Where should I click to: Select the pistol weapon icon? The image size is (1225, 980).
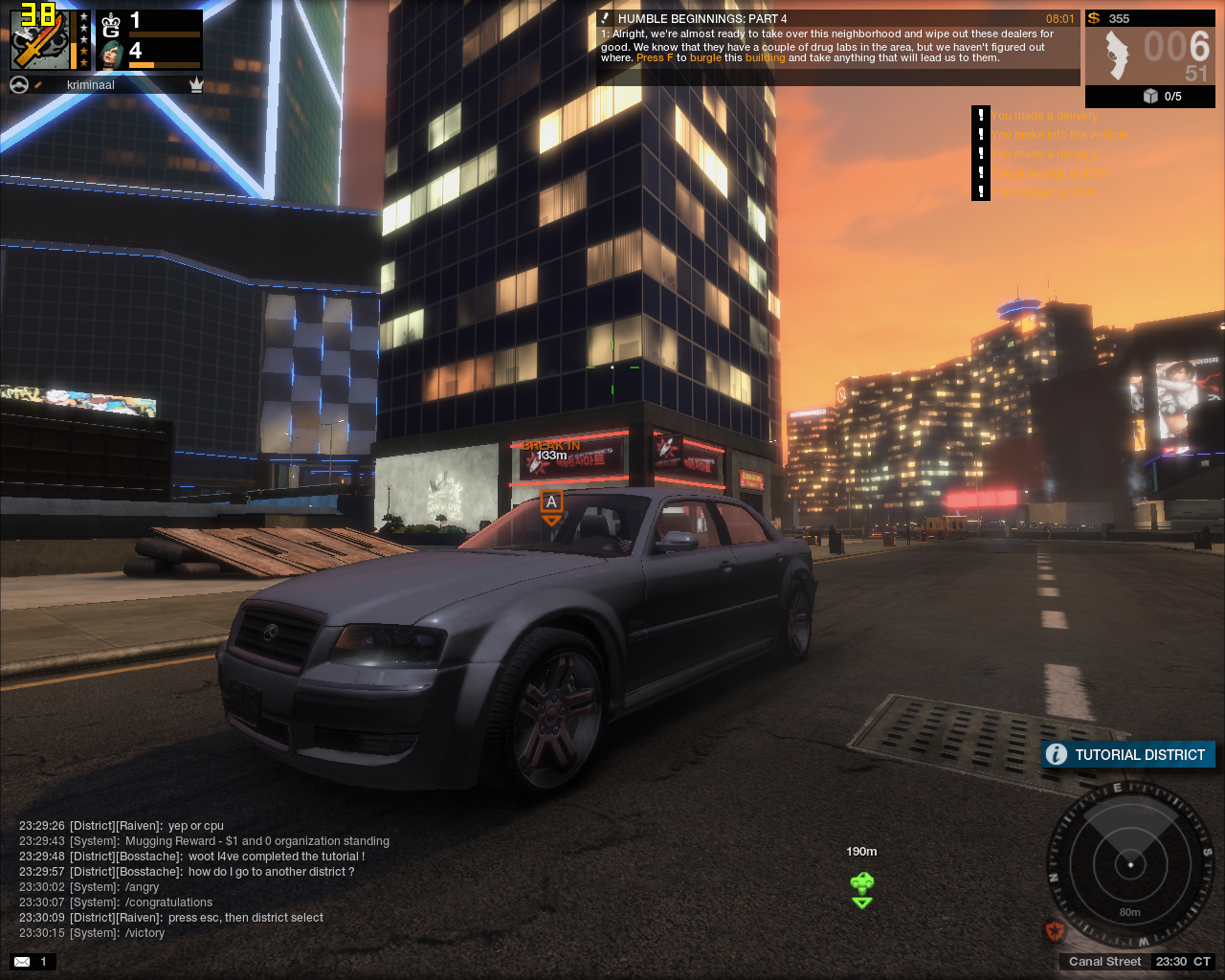1116,56
